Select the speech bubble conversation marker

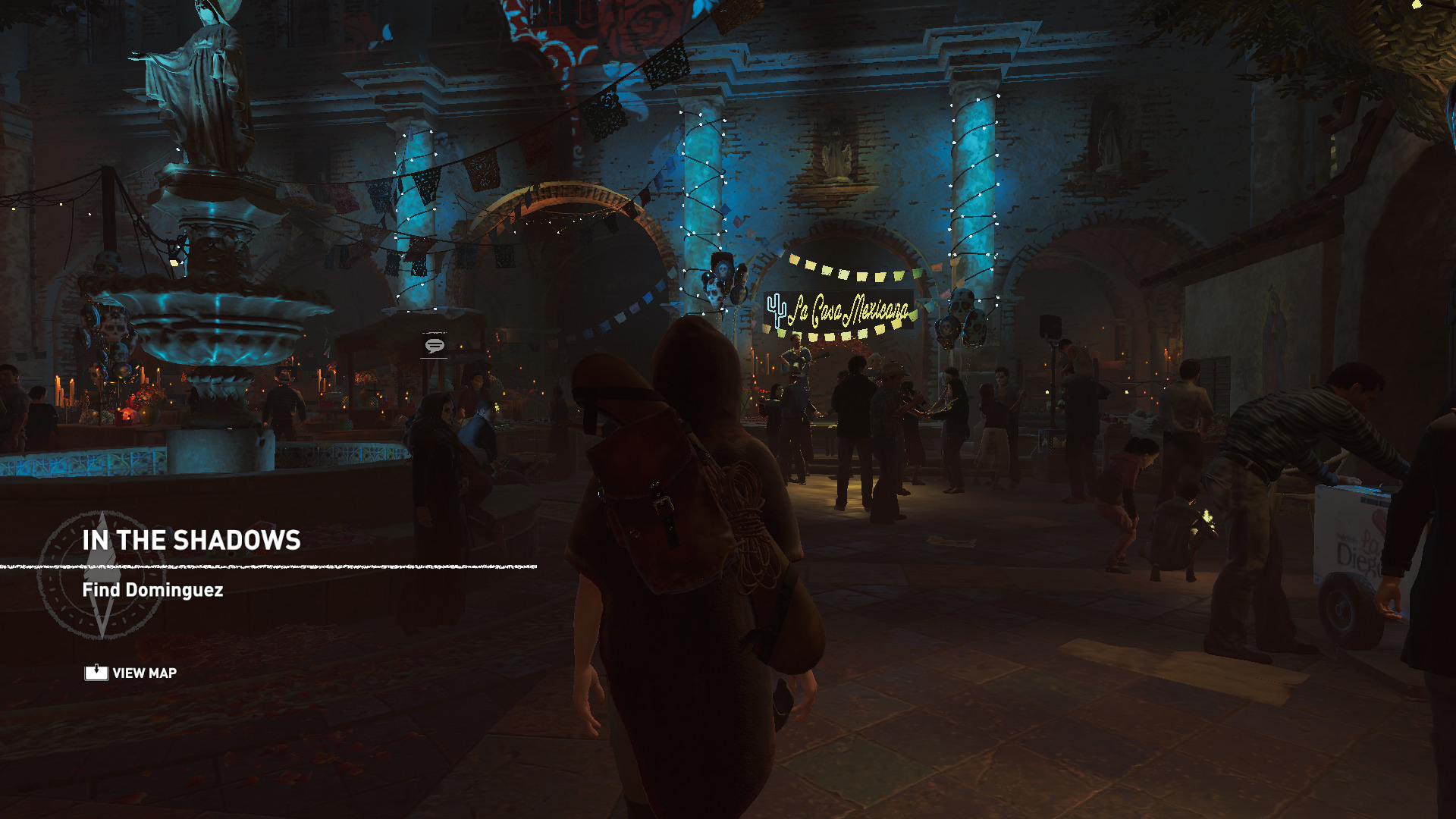[435, 346]
